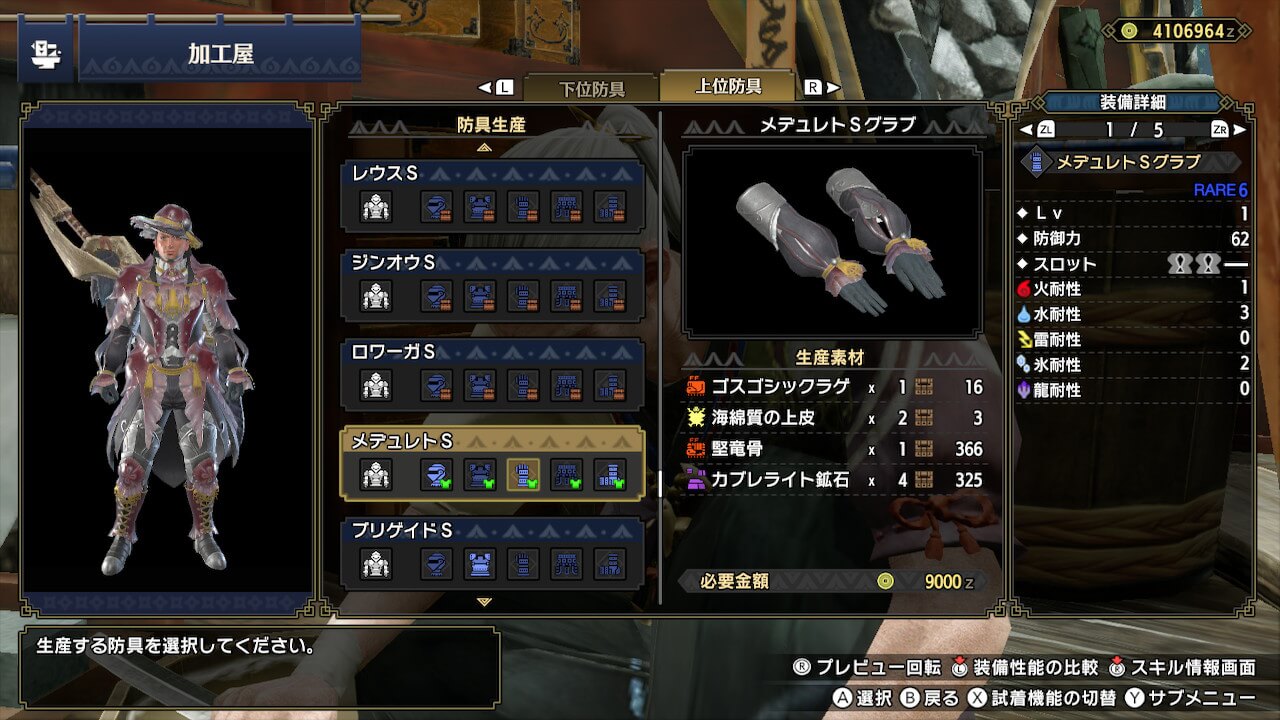1280x720 pixels.
Task: Select the カブレライト鉱石 material row
Action: pyautogui.click(x=835, y=480)
